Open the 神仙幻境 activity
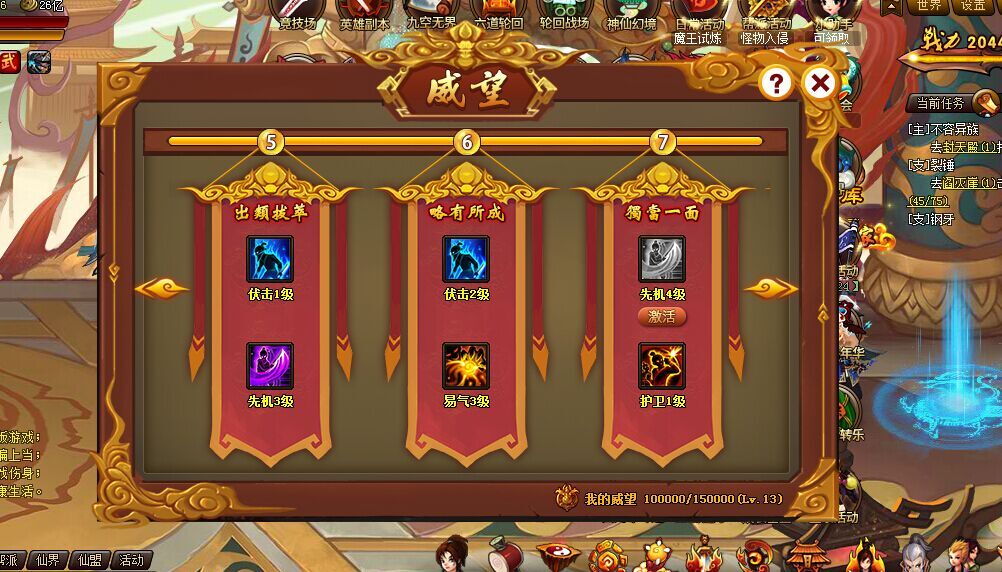 click(x=632, y=14)
